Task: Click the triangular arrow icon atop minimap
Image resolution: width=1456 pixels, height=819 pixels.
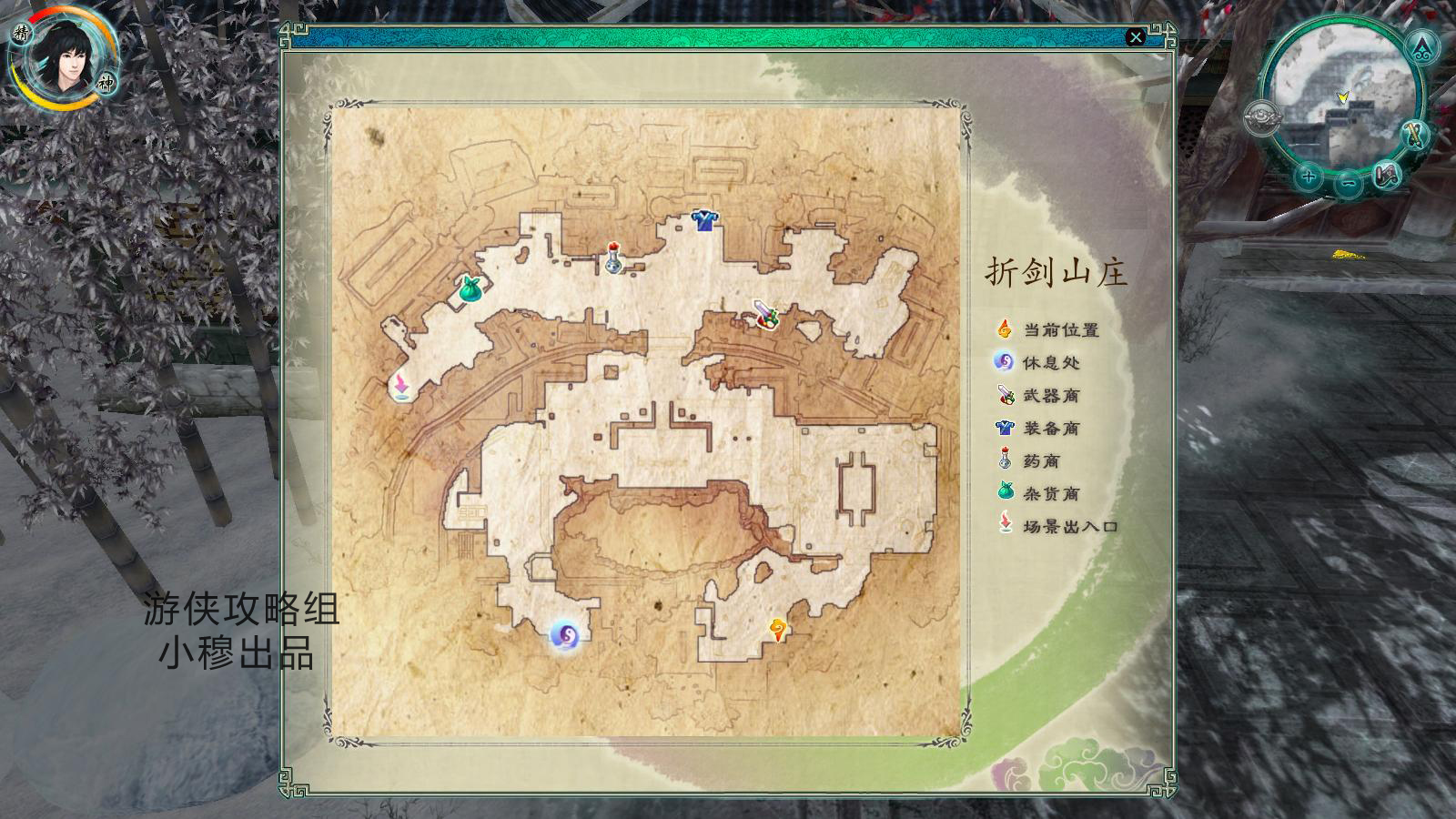Action: 1422,47
